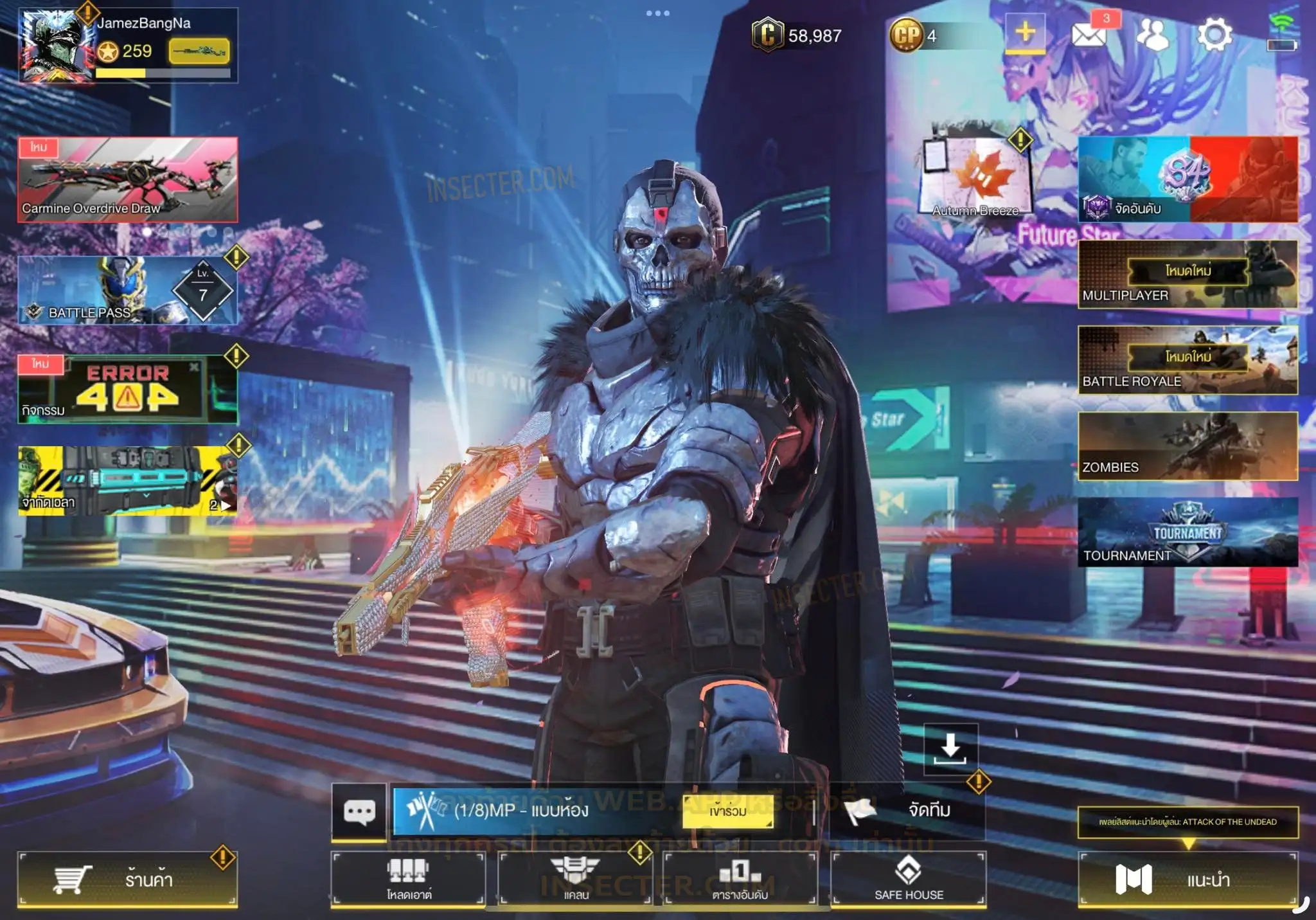1316x920 pixels.
Task: Open the Battle Pass level 7 panel
Action: (127, 291)
